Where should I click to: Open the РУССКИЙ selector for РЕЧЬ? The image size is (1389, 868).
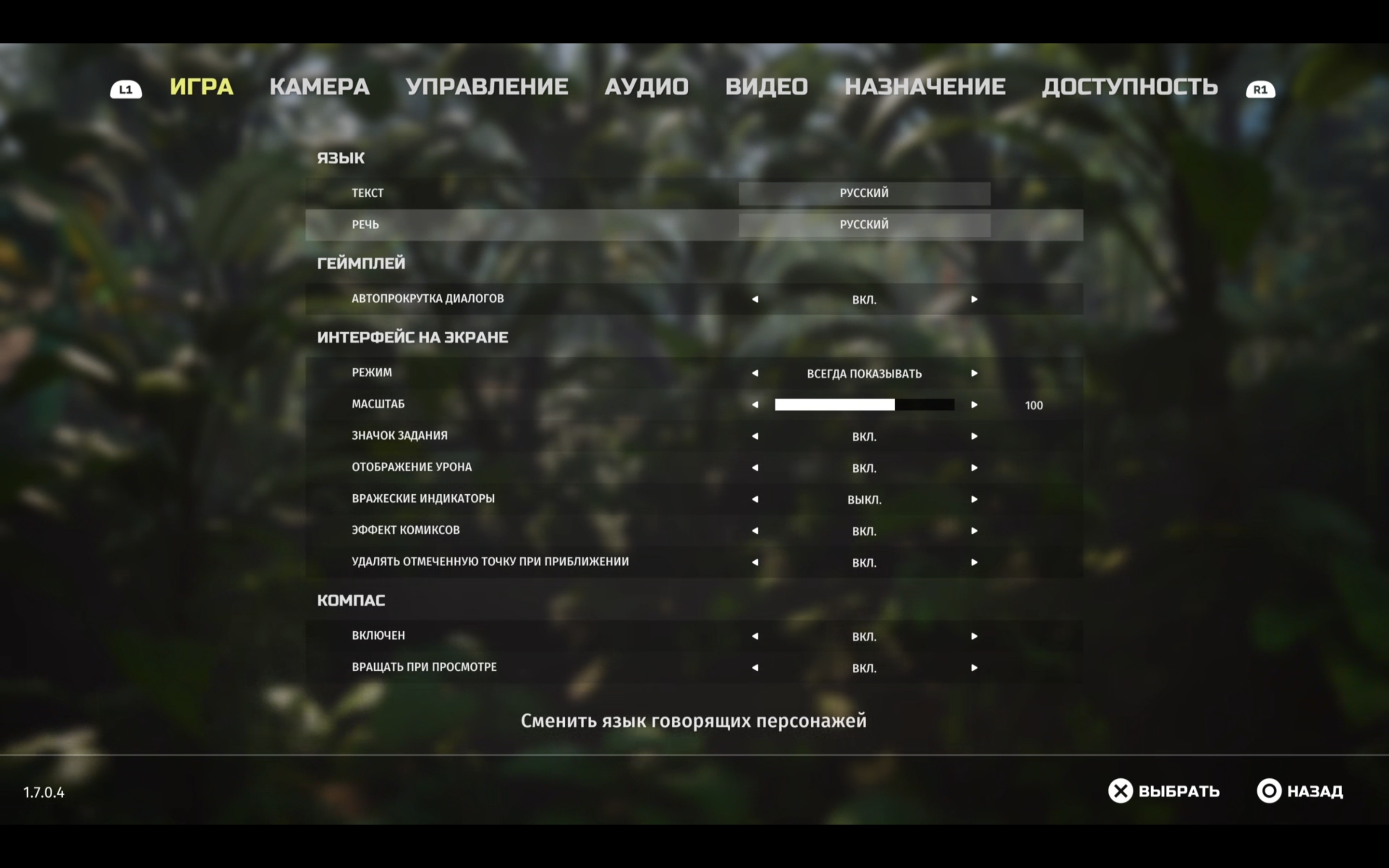pos(864,224)
